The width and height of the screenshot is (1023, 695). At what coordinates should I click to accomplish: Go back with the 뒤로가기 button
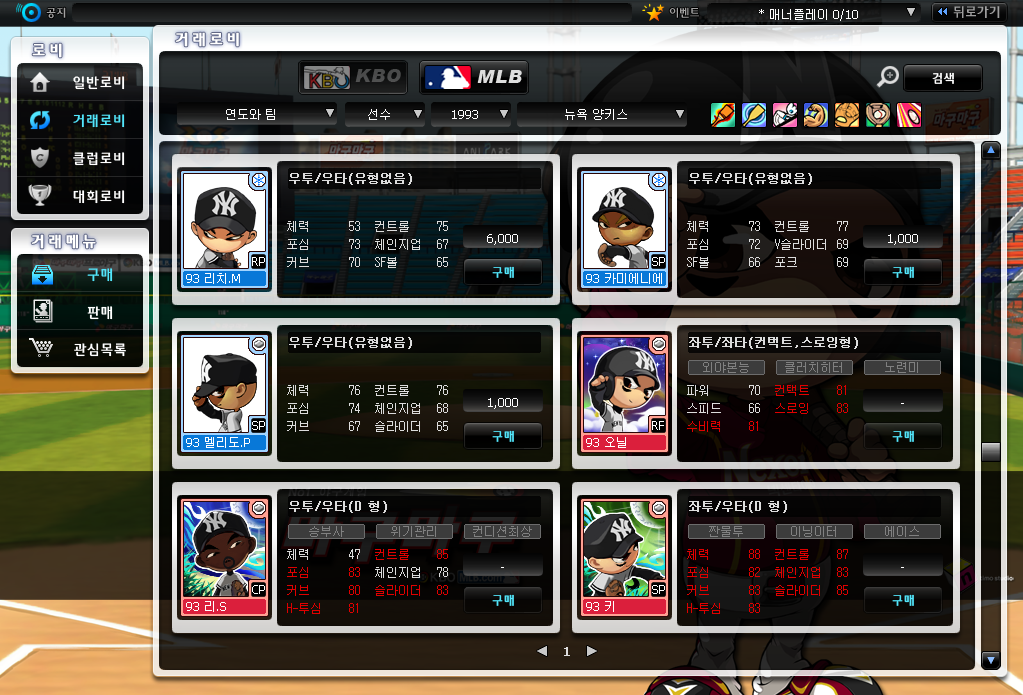969,12
